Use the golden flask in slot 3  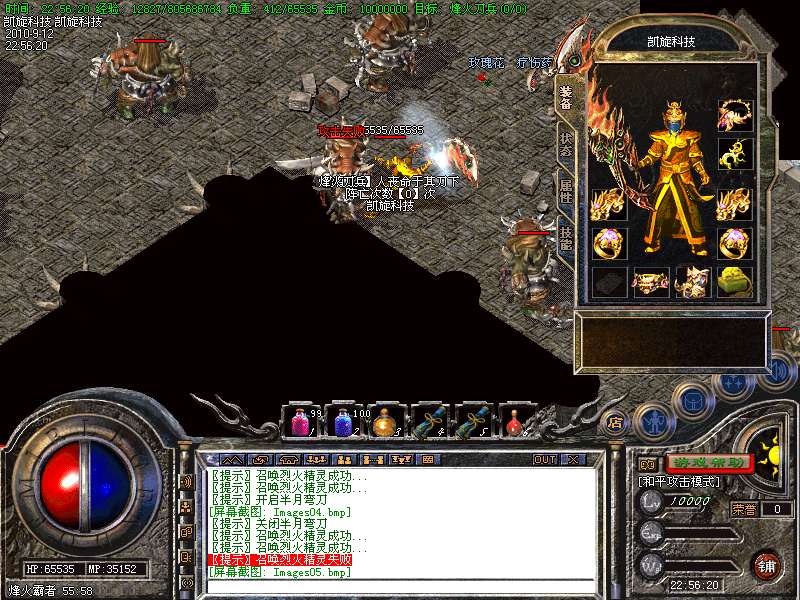[x=385, y=422]
